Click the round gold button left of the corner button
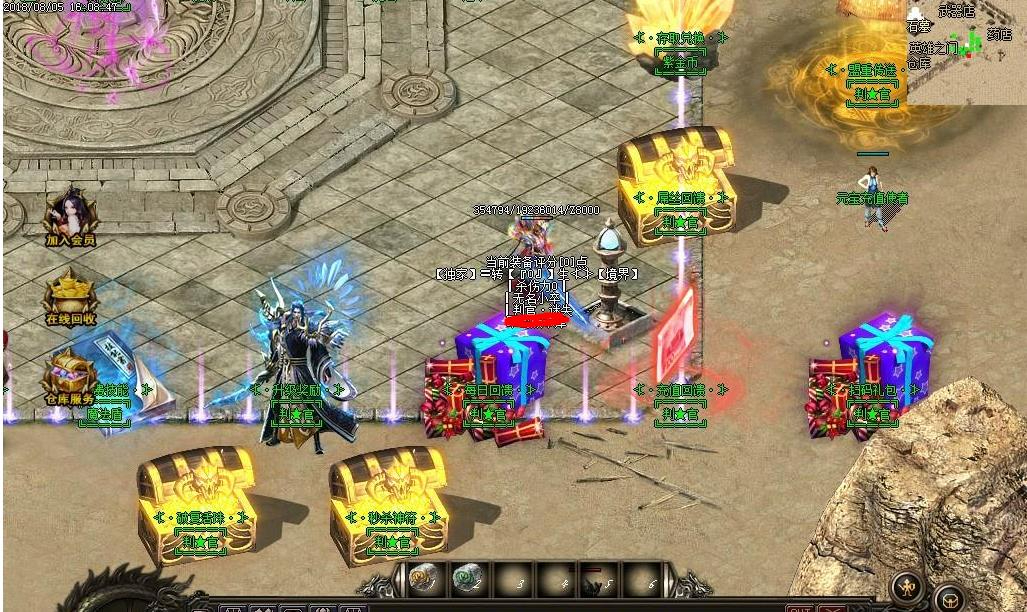 pos(907,587)
